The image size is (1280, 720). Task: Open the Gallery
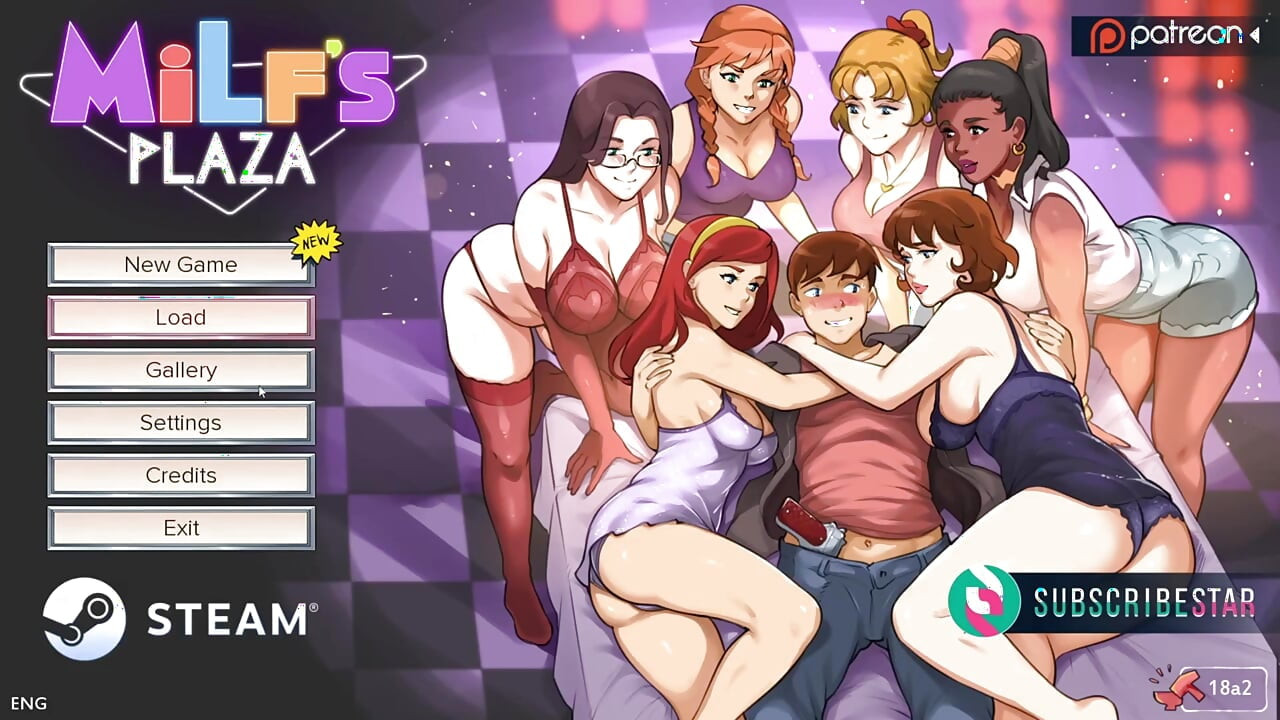180,369
